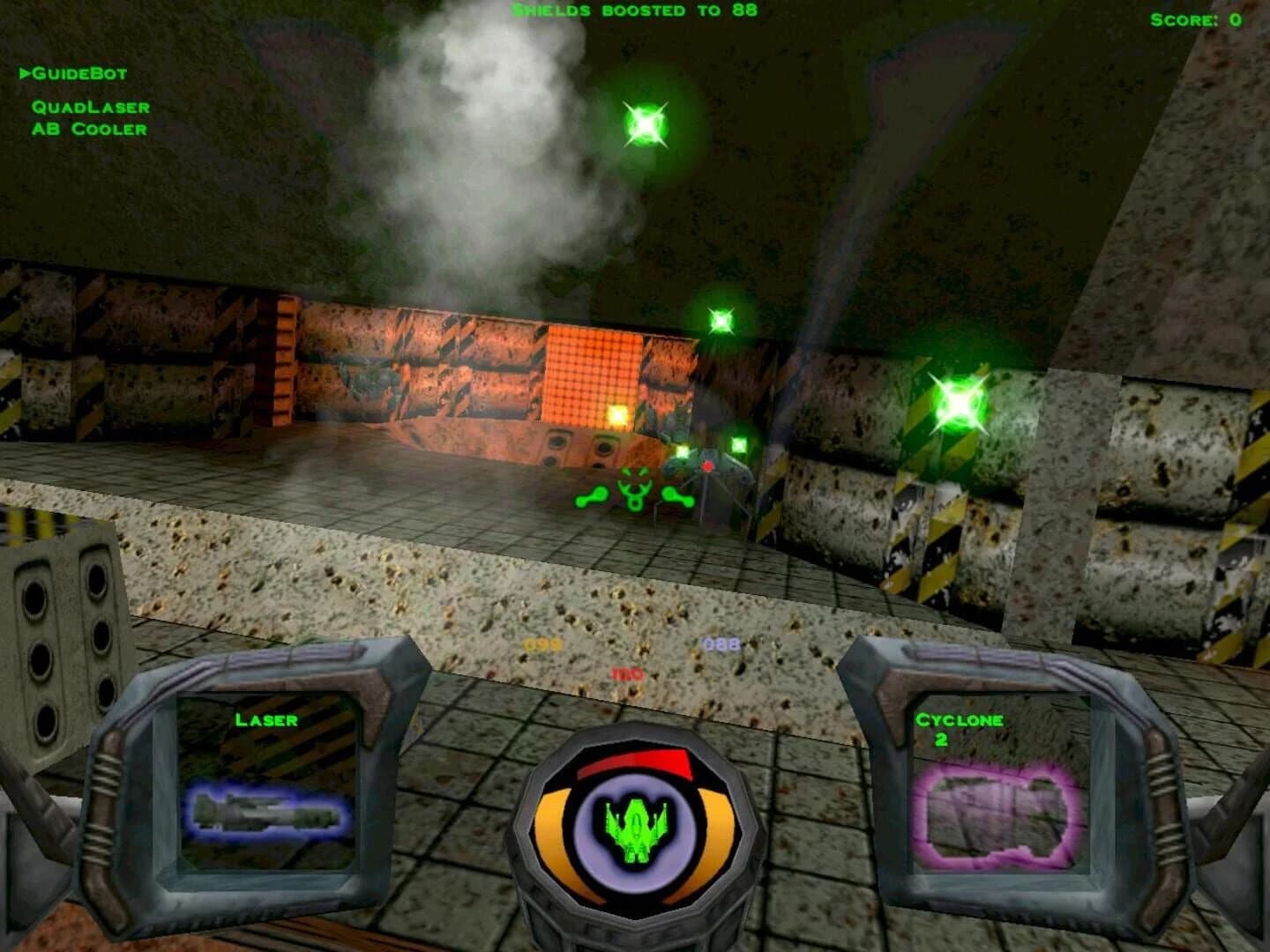Select the green ship status icon in center gauge
Image resolution: width=1270 pixels, height=952 pixels.
(637, 830)
